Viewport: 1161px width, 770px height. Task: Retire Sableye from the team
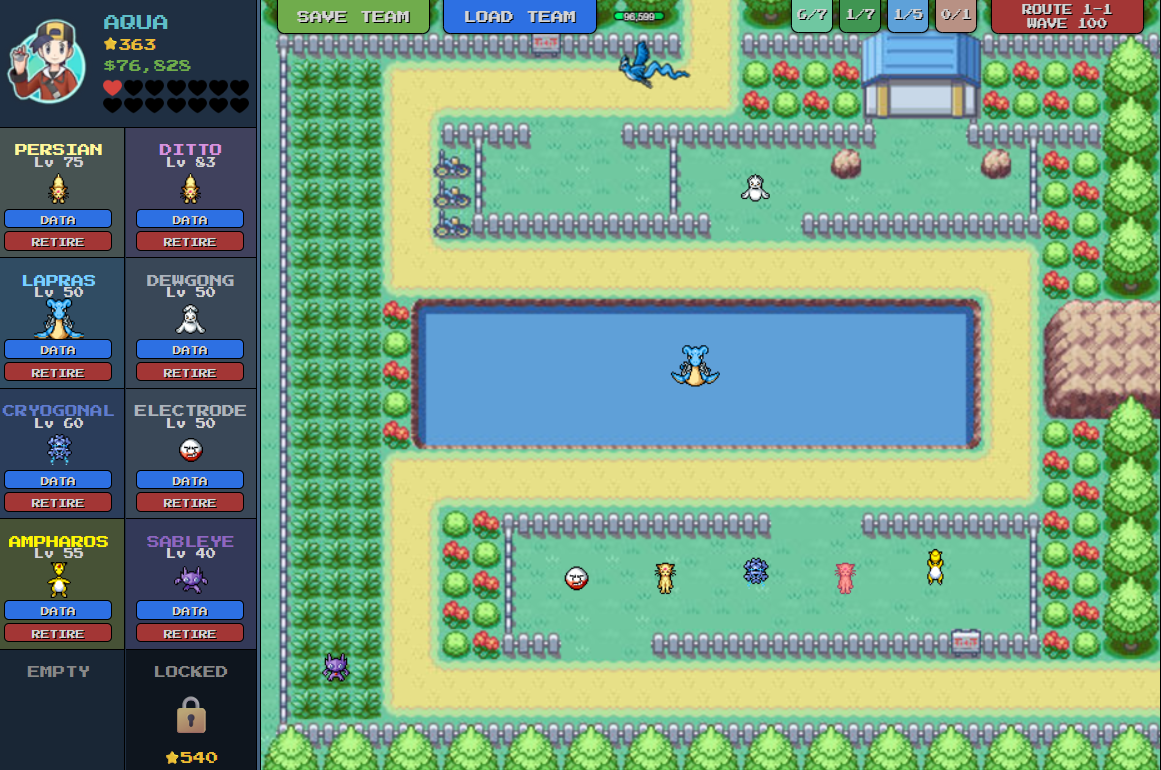click(x=190, y=633)
